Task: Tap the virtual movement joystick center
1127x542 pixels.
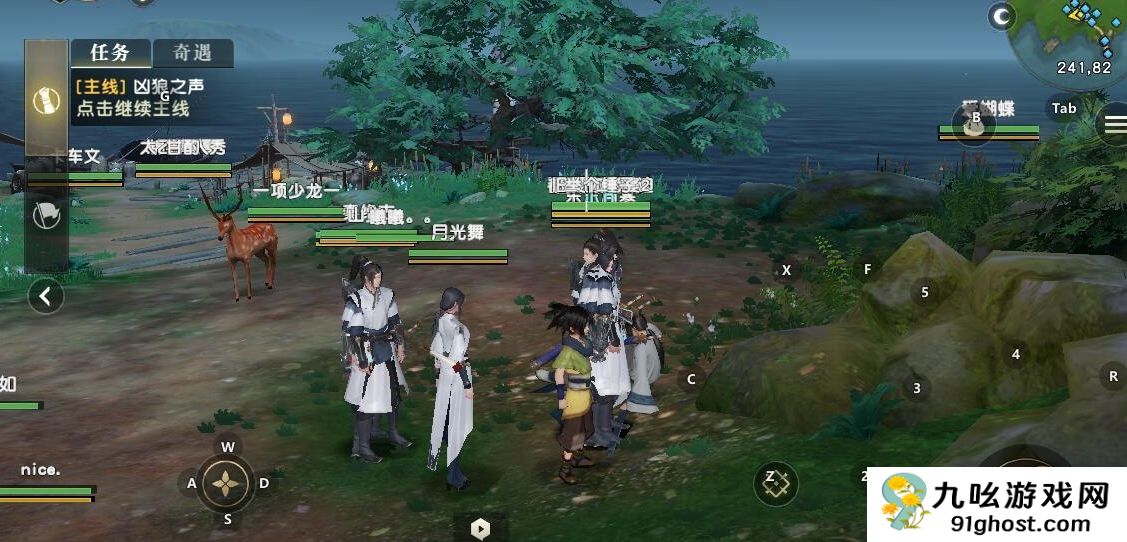Action: pos(228,484)
